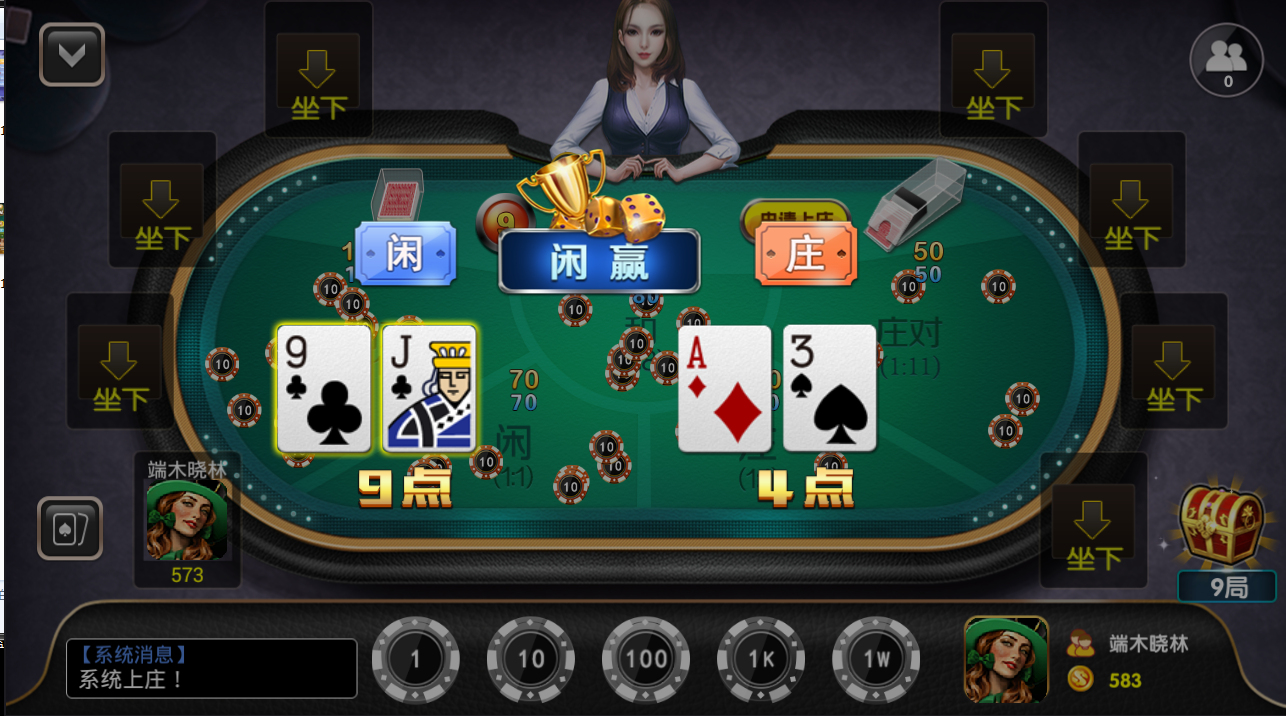Open the top-left dropdown arrow menu
Screen dimensions: 1286x716
(72, 55)
